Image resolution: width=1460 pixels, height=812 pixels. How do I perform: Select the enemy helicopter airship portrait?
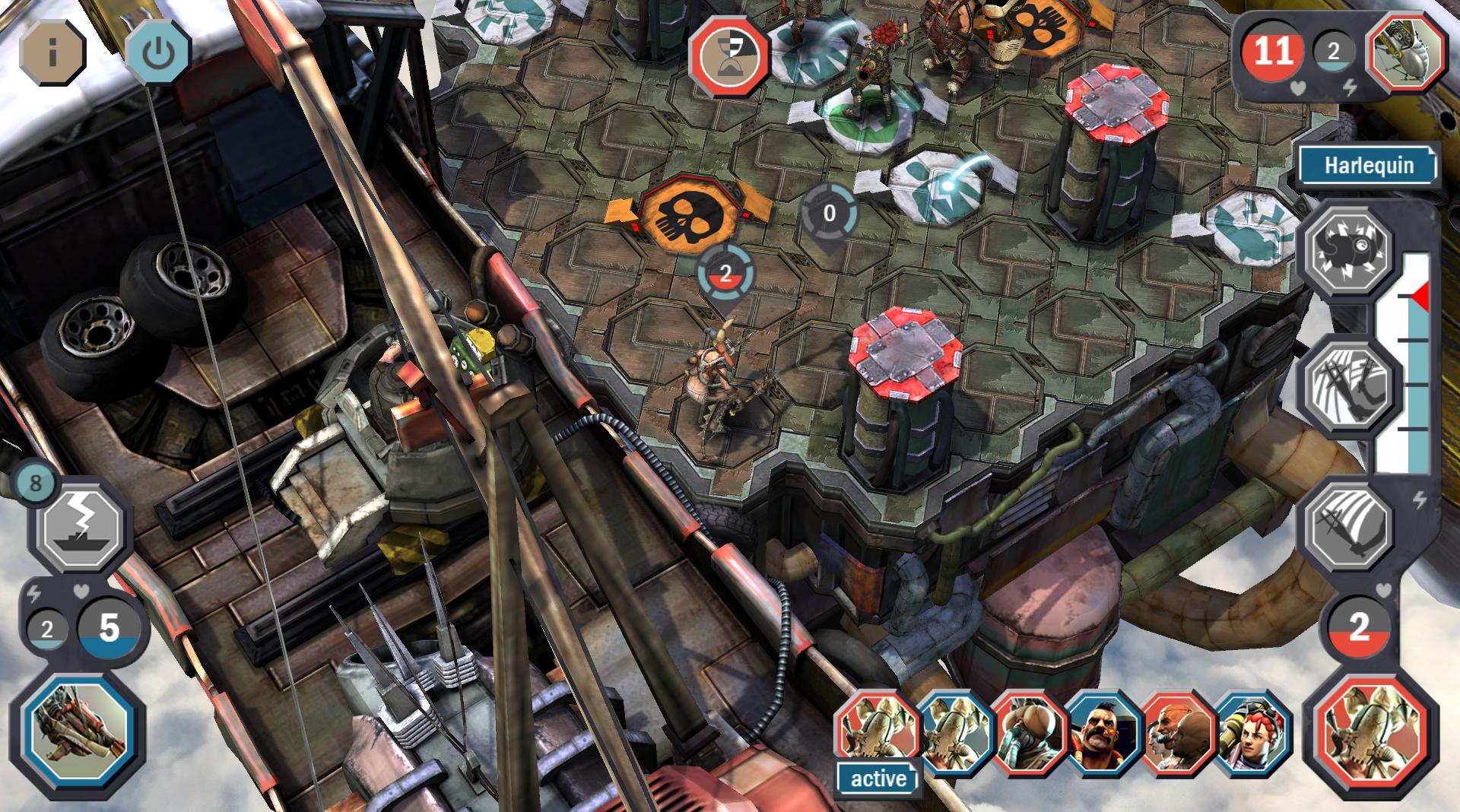1406,52
